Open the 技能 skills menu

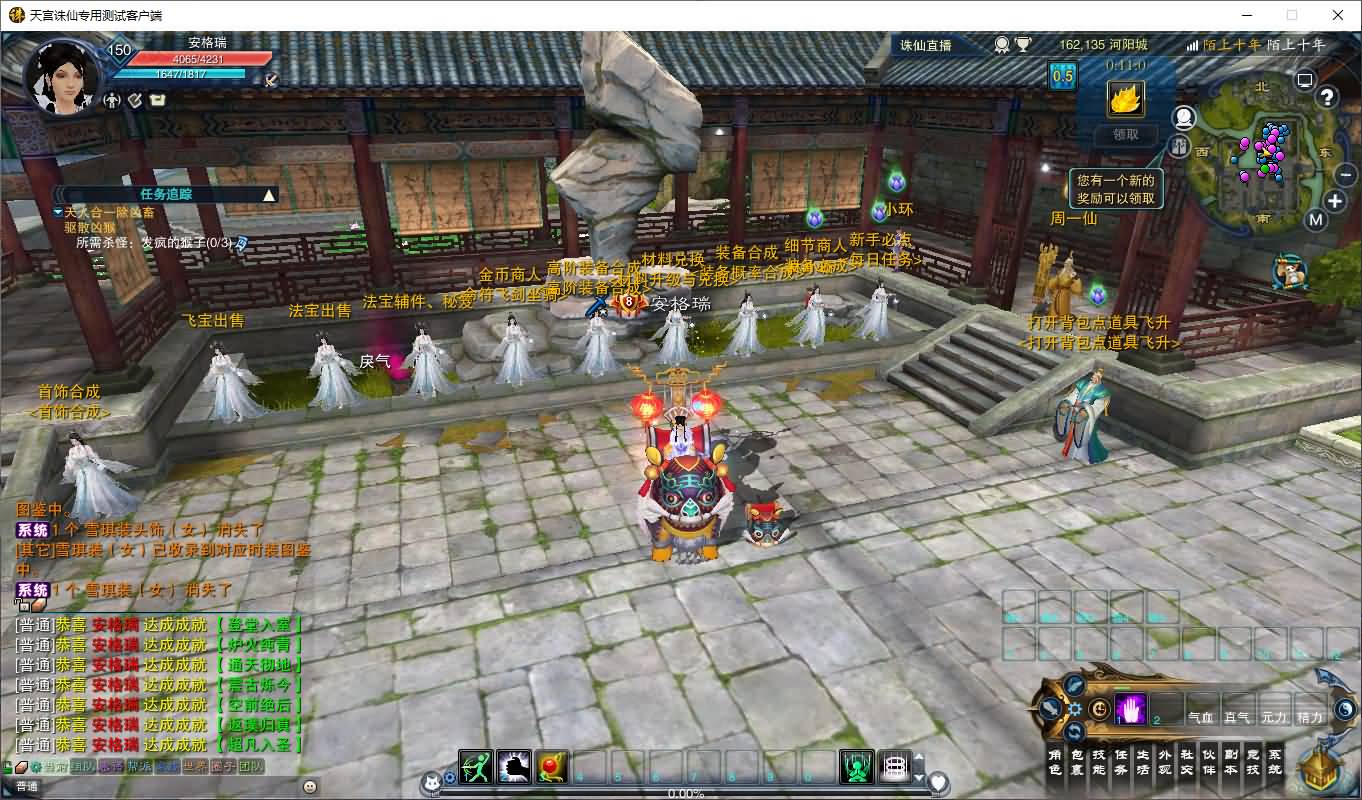pos(1099,762)
